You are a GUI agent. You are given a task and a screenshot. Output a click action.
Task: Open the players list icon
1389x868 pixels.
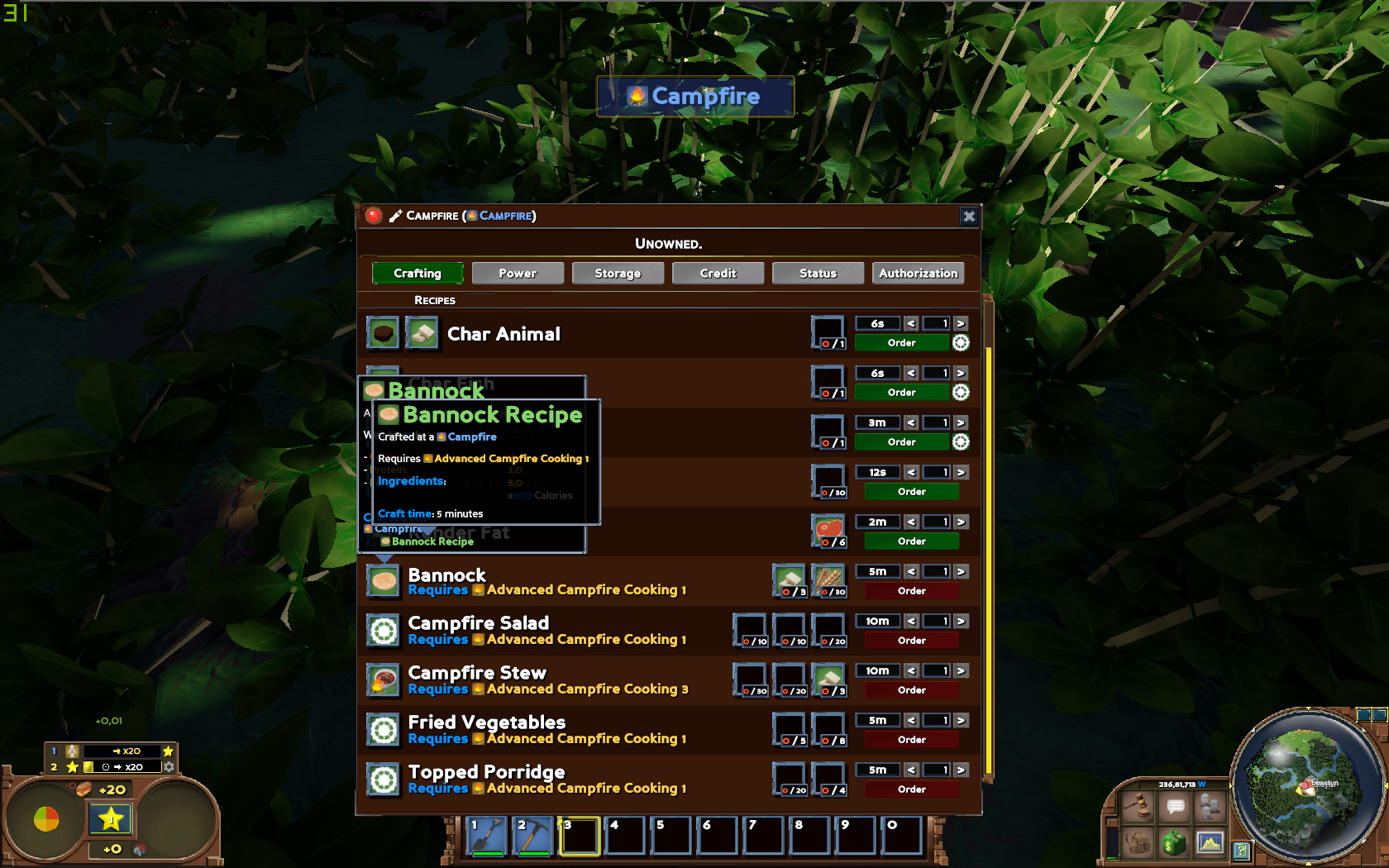click(1210, 806)
